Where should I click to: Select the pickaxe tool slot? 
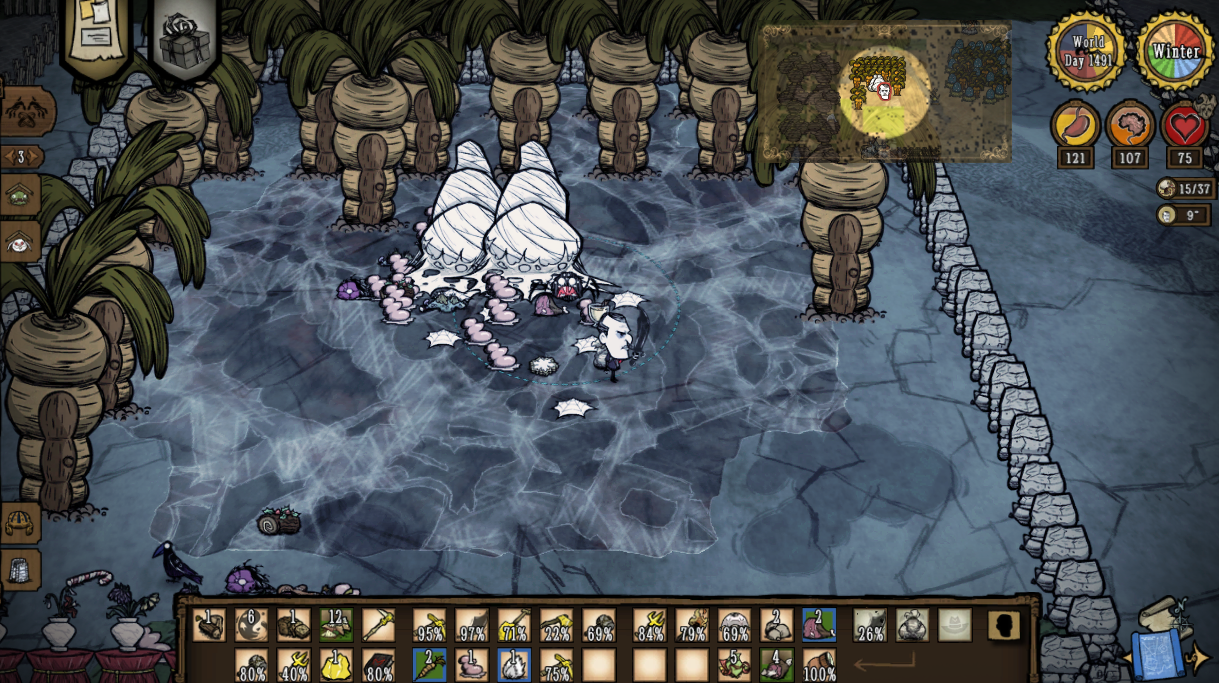(x=378, y=625)
